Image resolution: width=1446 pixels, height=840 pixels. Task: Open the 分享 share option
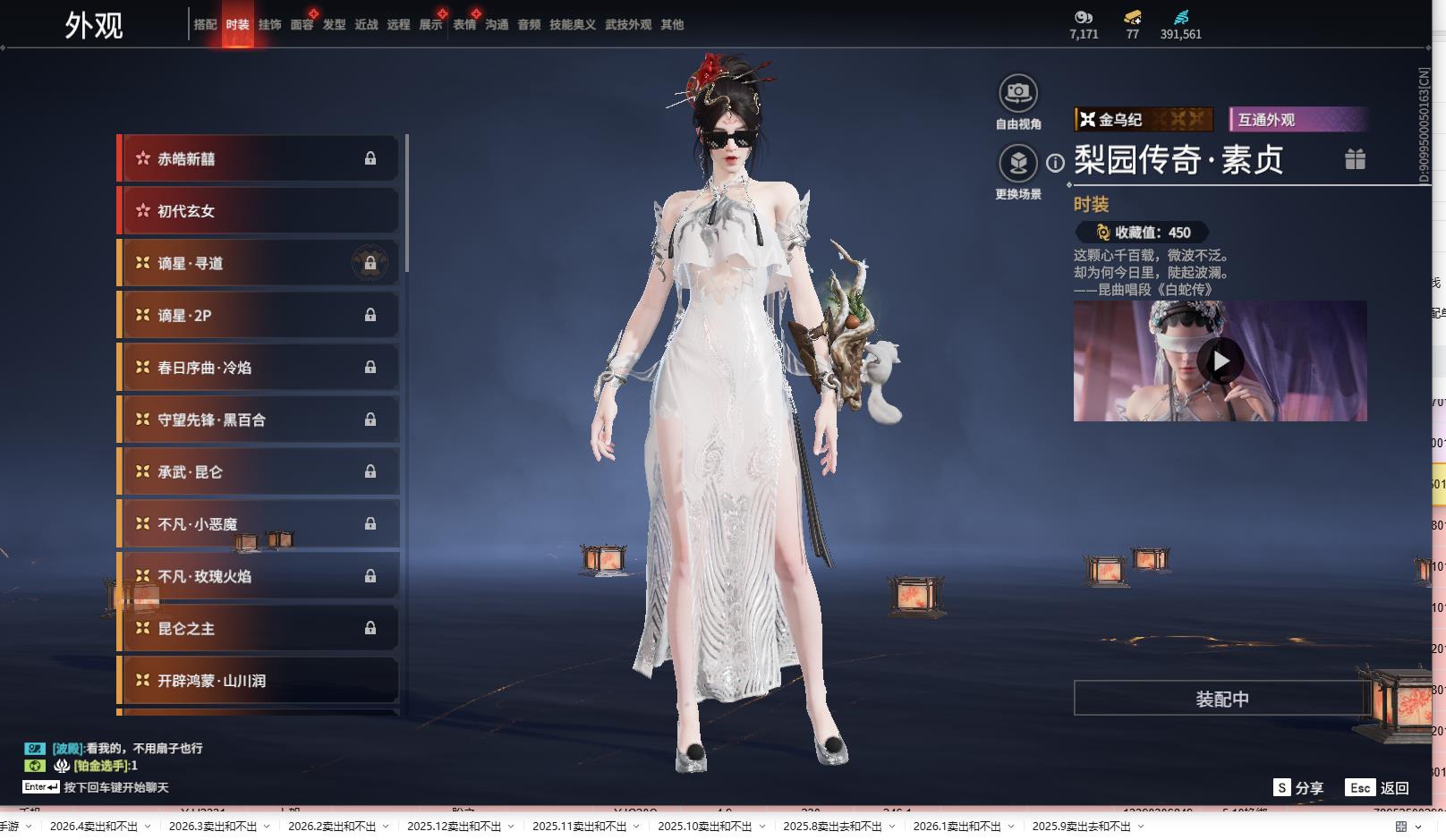[1298, 788]
